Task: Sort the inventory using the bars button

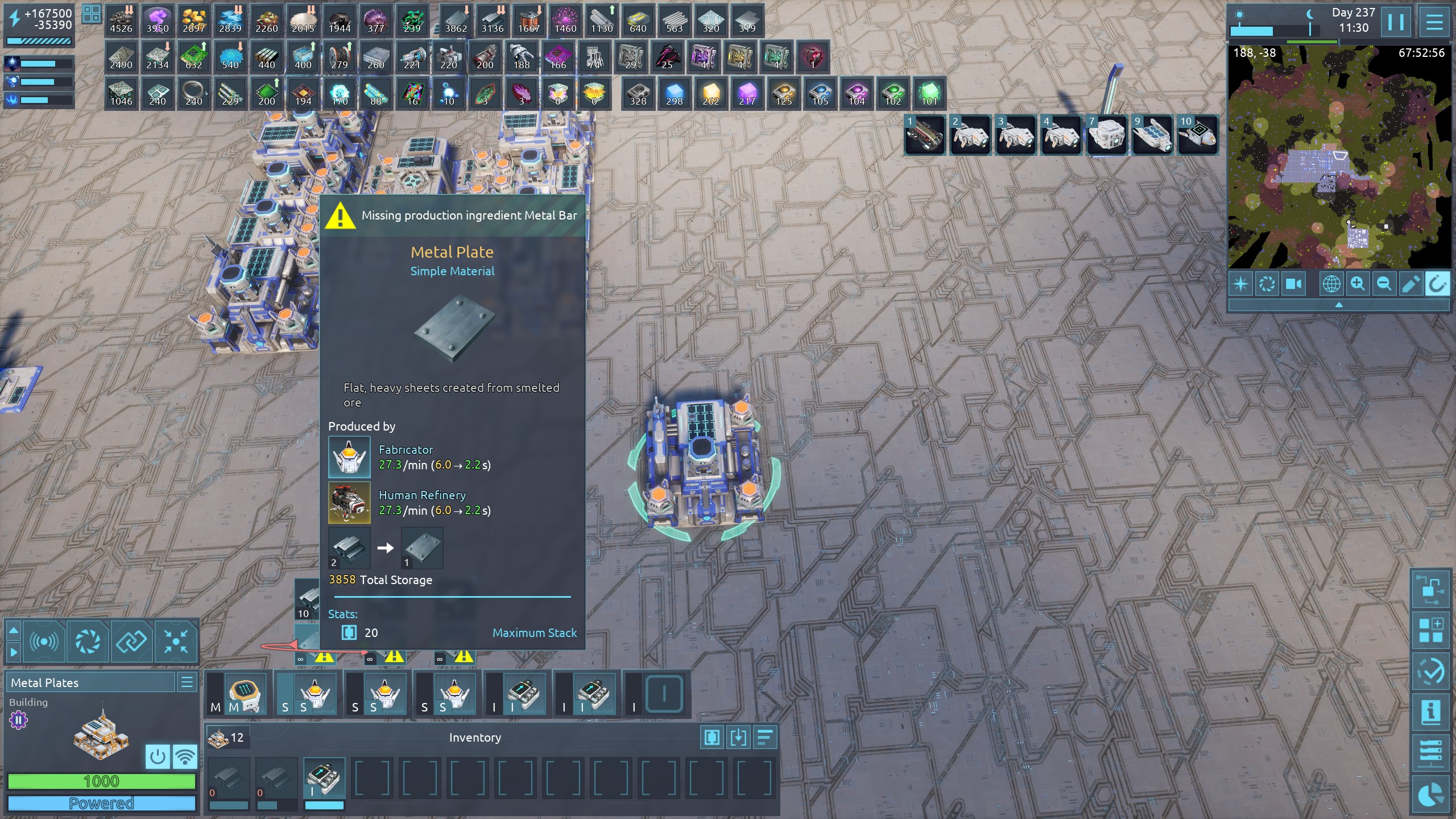Action: [x=765, y=738]
